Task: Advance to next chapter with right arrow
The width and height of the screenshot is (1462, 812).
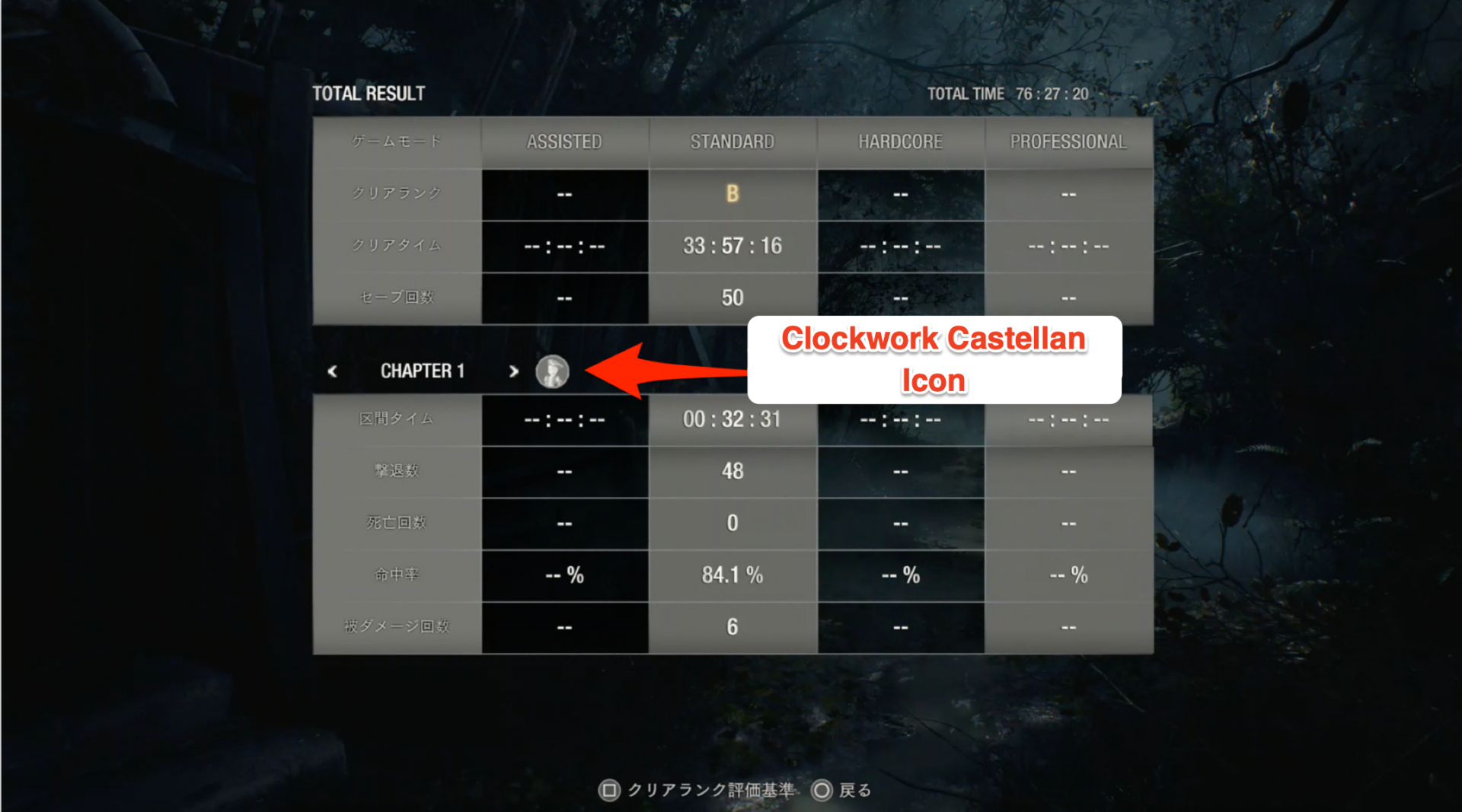Action: (513, 371)
